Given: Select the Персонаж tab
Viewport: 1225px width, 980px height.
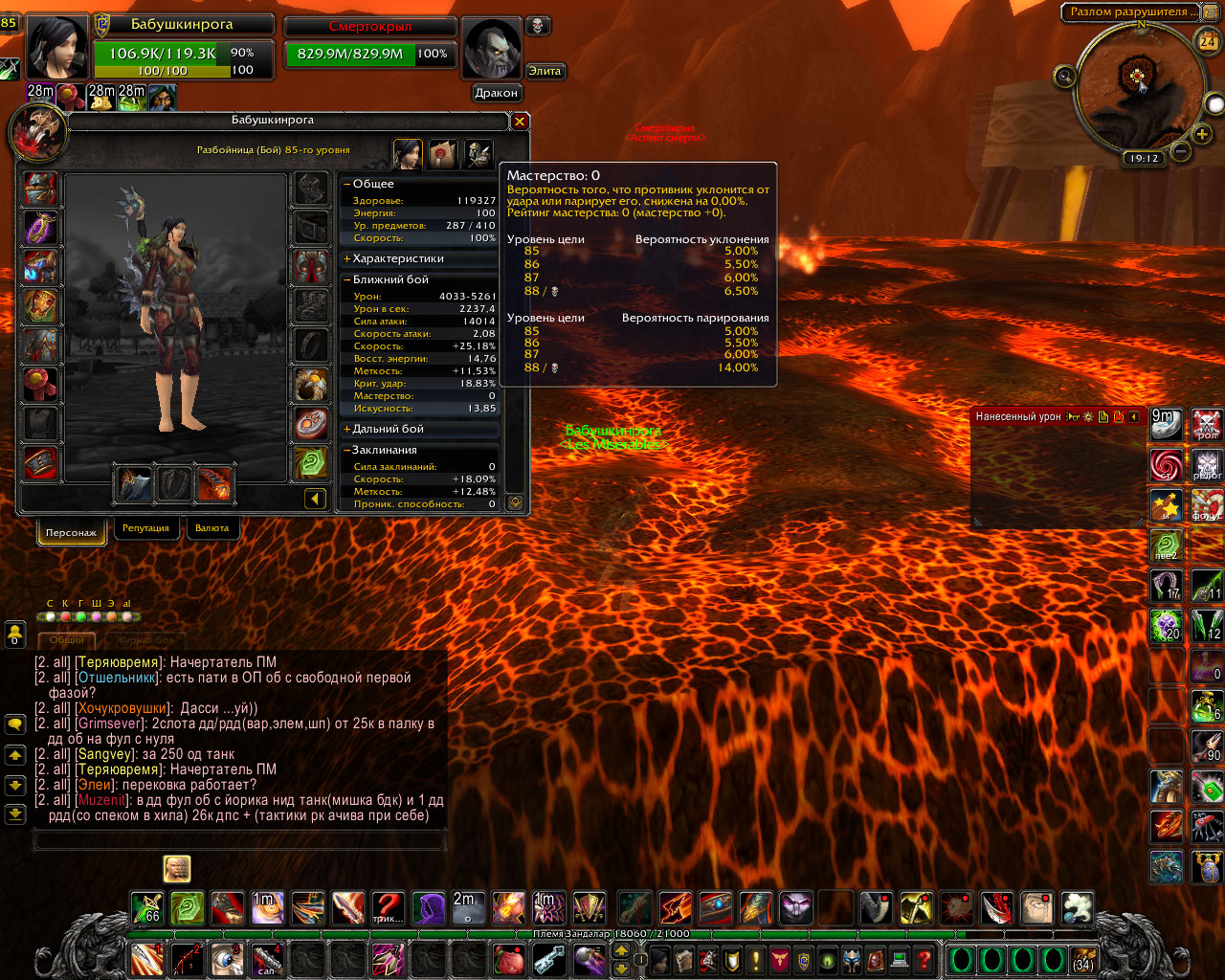Looking at the screenshot, I should pos(71,532).
